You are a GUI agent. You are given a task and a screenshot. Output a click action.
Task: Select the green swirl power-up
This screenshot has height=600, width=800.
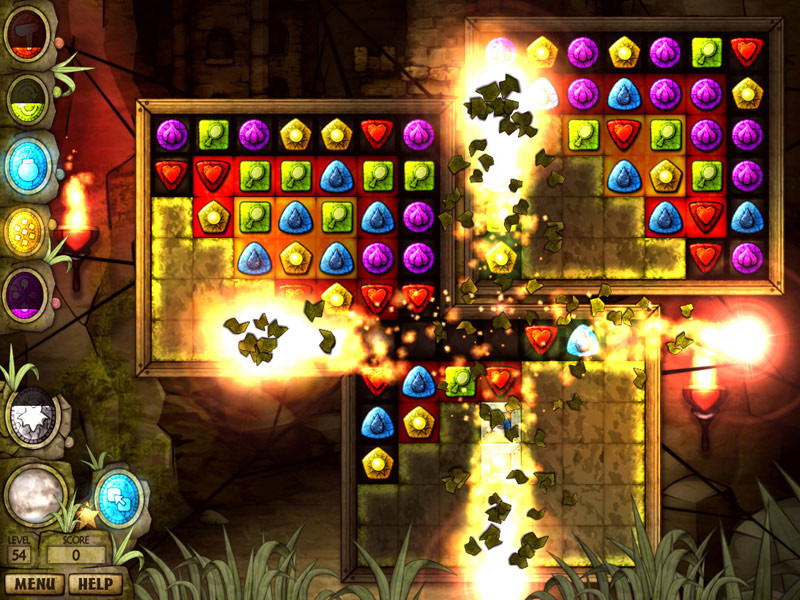tap(27, 98)
